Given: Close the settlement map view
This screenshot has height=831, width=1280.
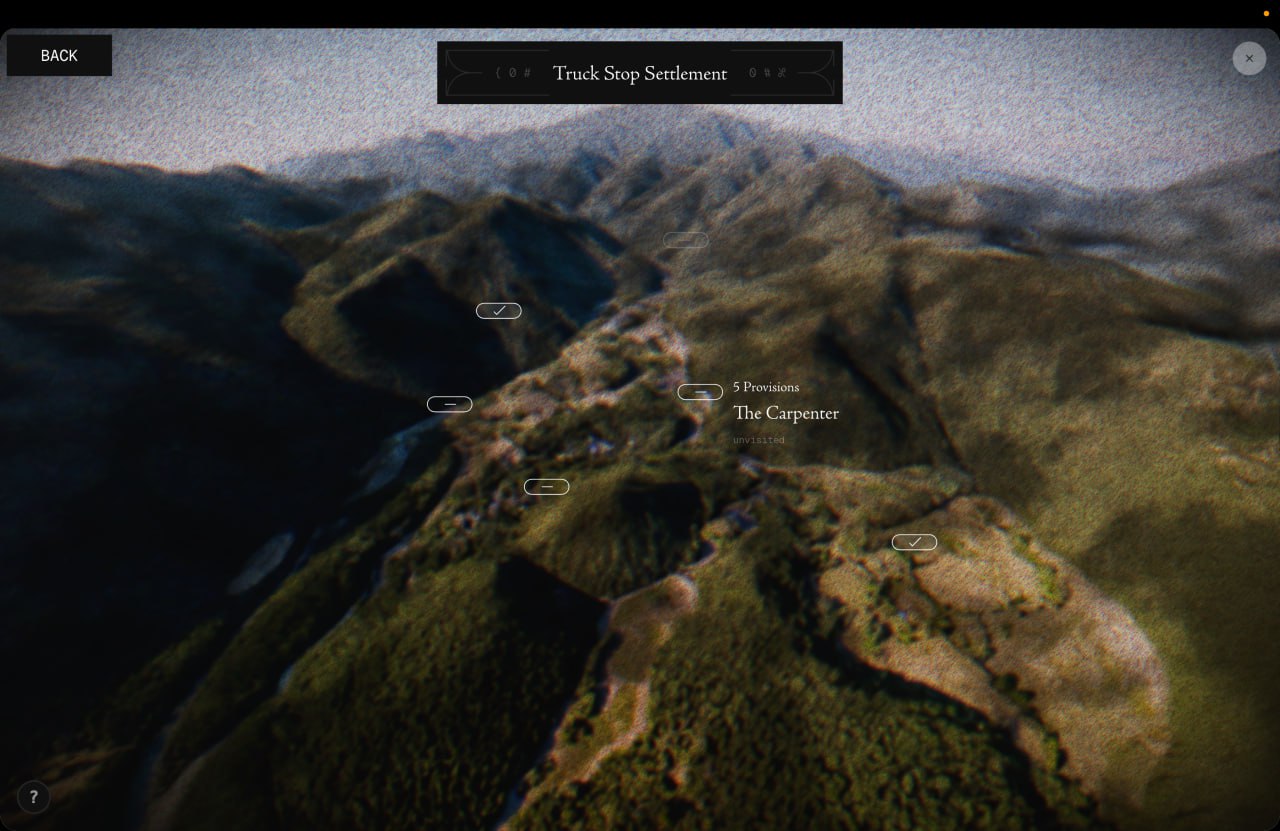Looking at the screenshot, I should 1249,58.
